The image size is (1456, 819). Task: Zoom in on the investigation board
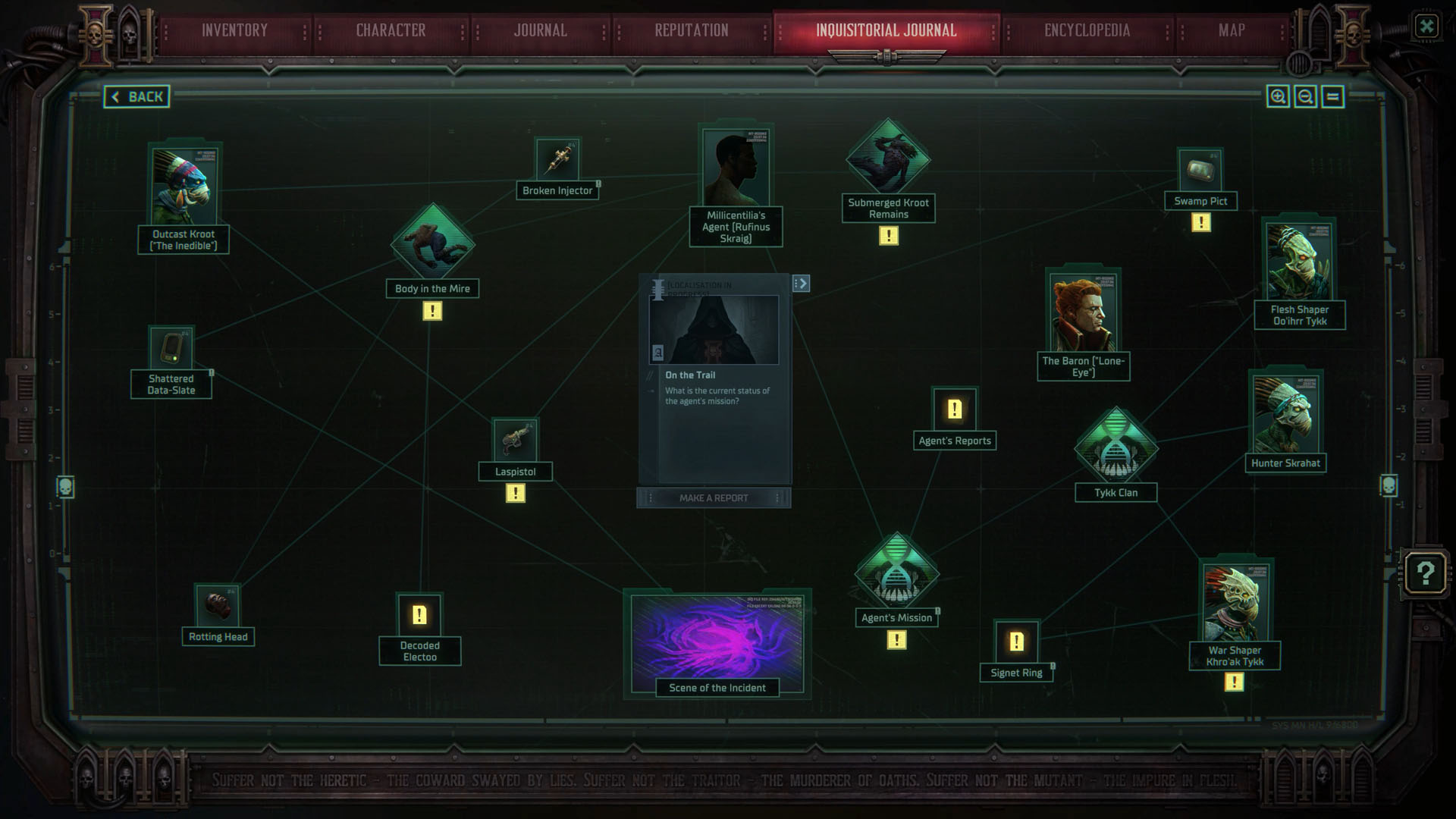[1279, 96]
